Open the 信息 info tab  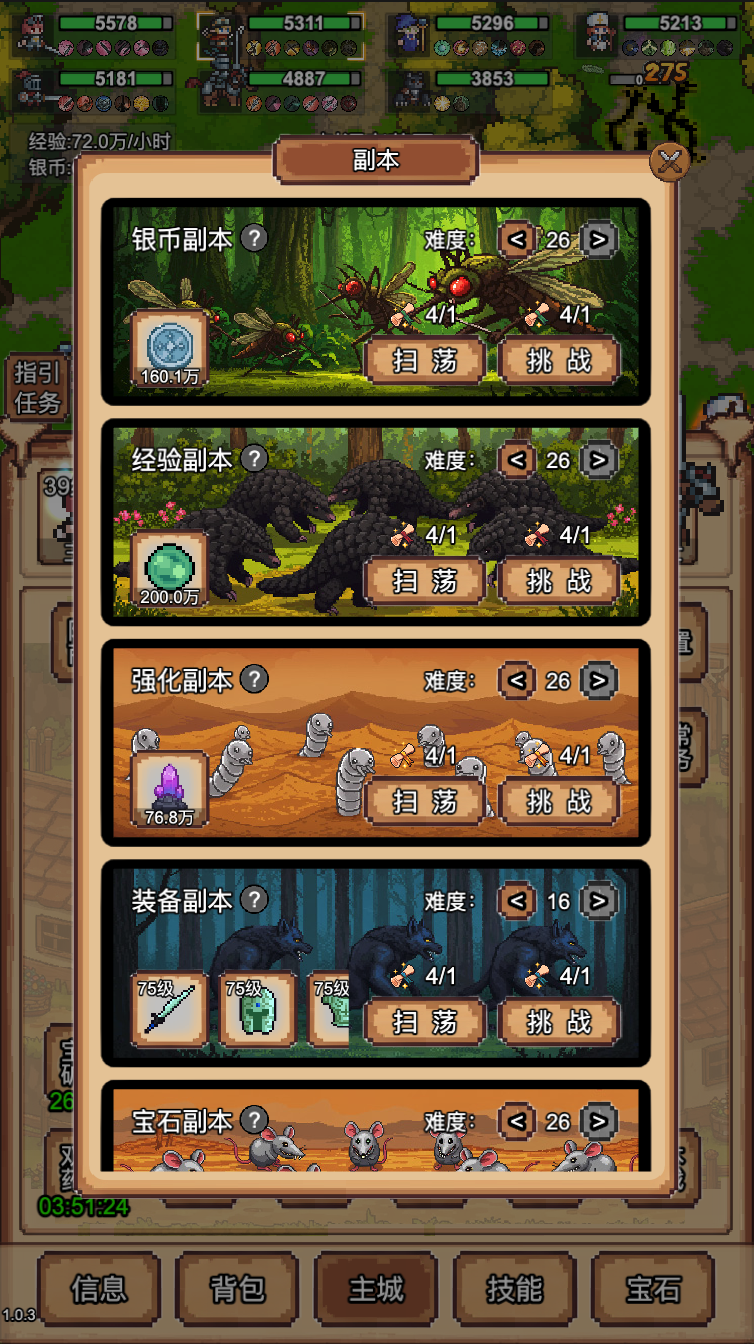[99, 1289]
